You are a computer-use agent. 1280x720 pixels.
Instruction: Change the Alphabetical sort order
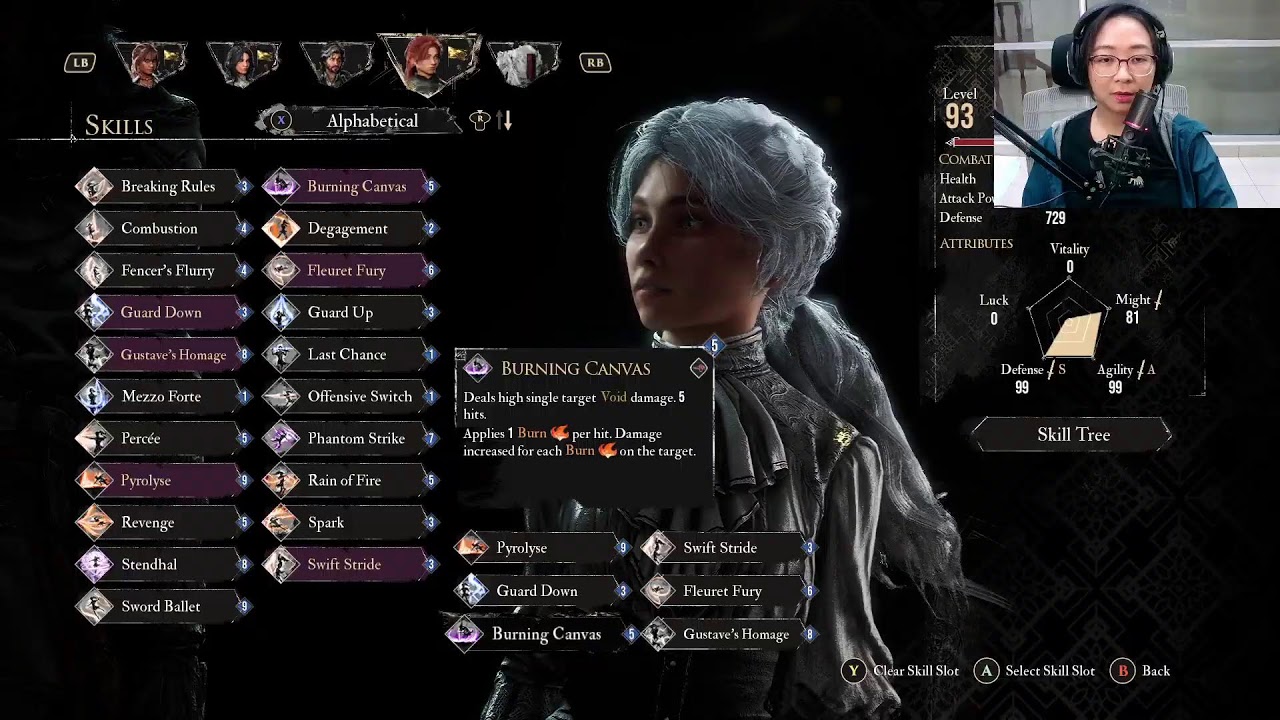[x=371, y=121]
